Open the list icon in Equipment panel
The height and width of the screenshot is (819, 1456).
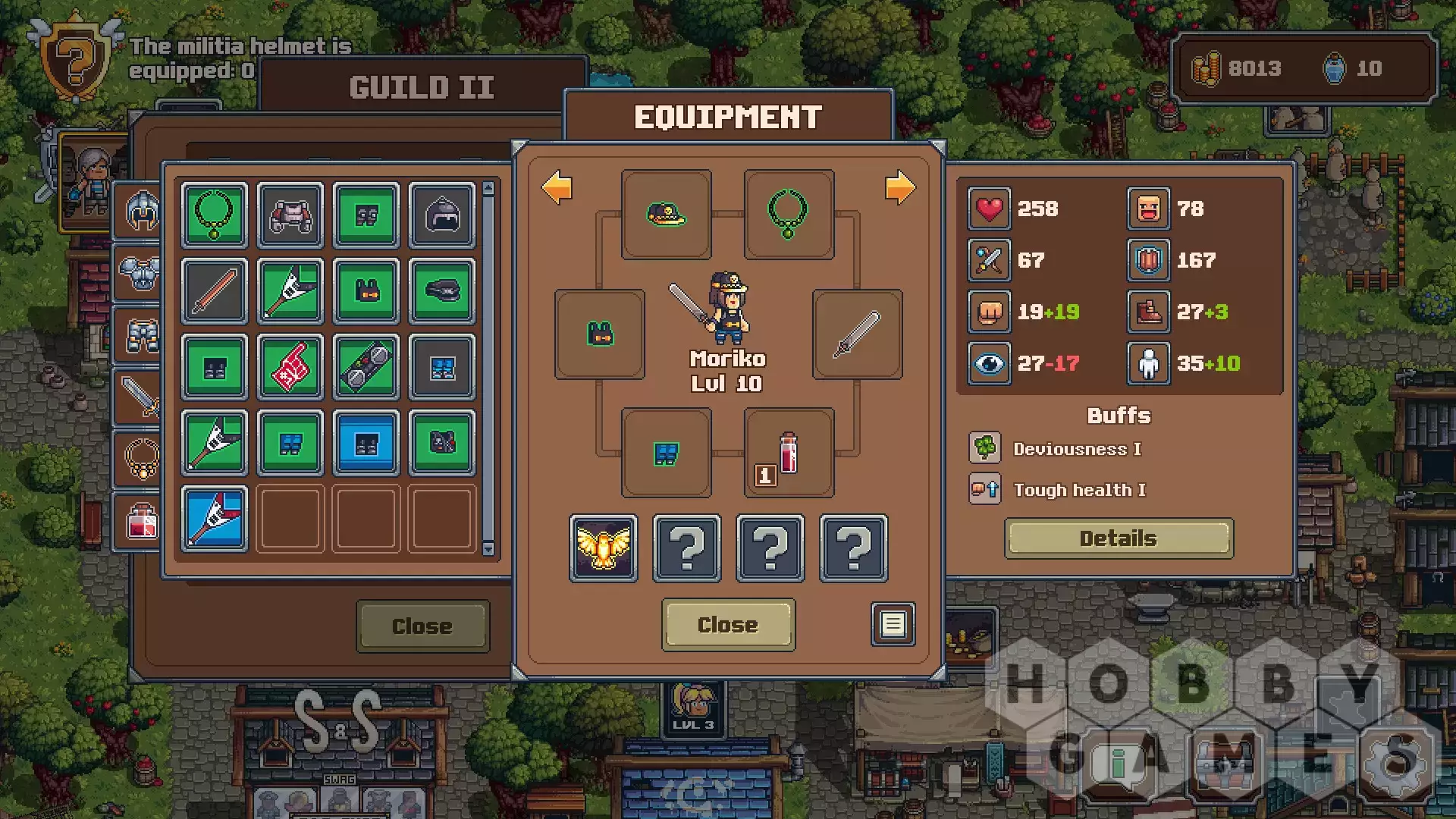[x=893, y=624]
